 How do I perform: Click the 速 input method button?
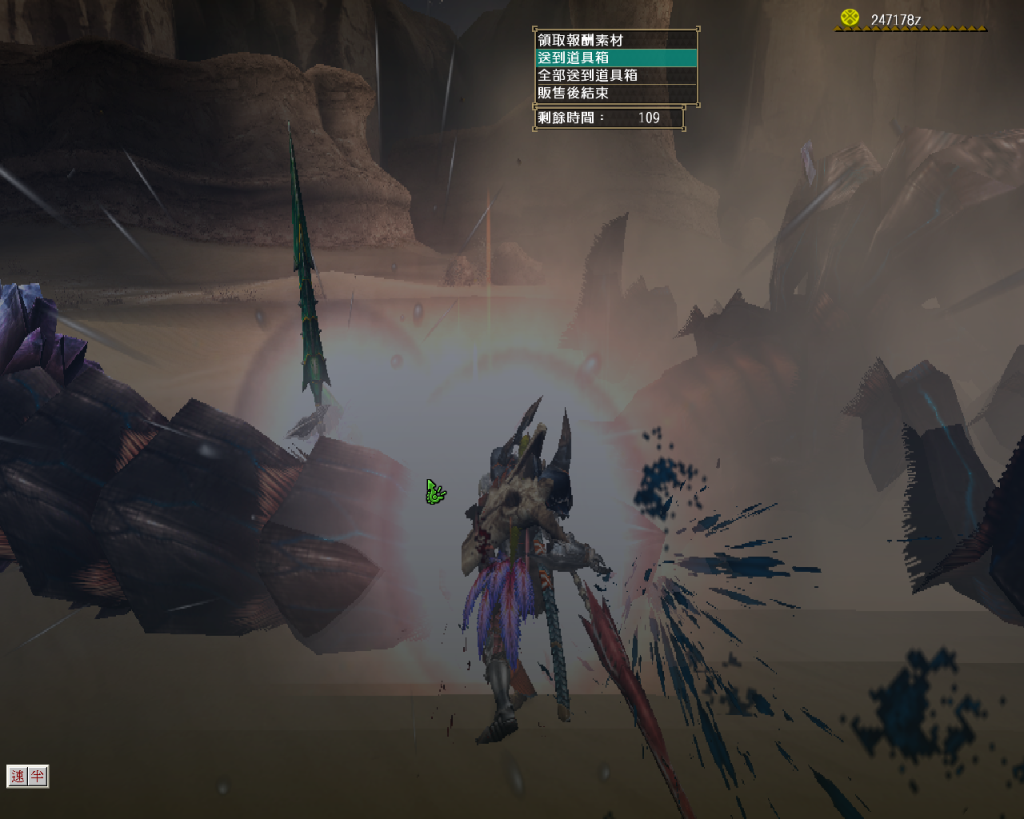click(x=18, y=776)
